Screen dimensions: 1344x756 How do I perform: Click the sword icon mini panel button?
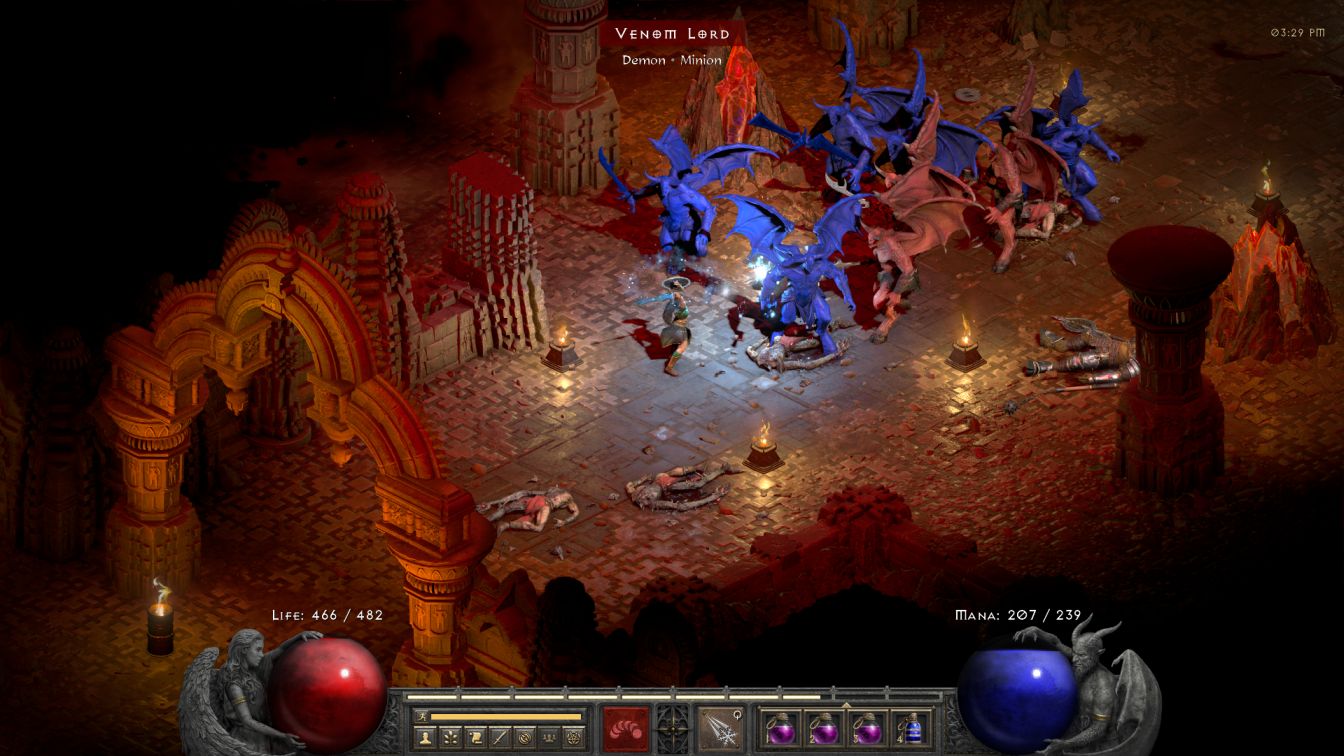pyautogui.click(x=499, y=738)
